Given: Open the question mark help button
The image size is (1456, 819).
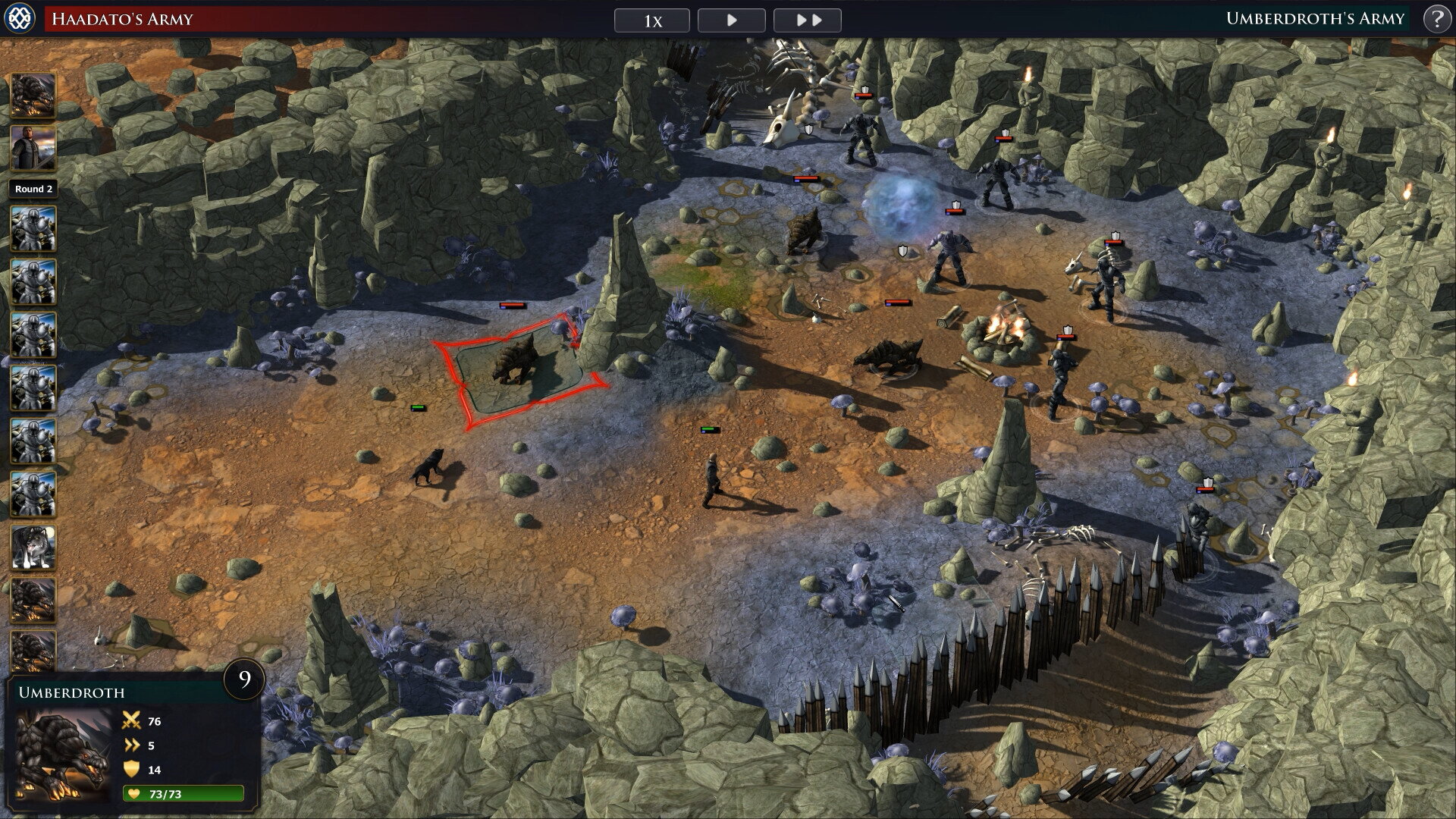Looking at the screenshot, I should click(1436, 19).
